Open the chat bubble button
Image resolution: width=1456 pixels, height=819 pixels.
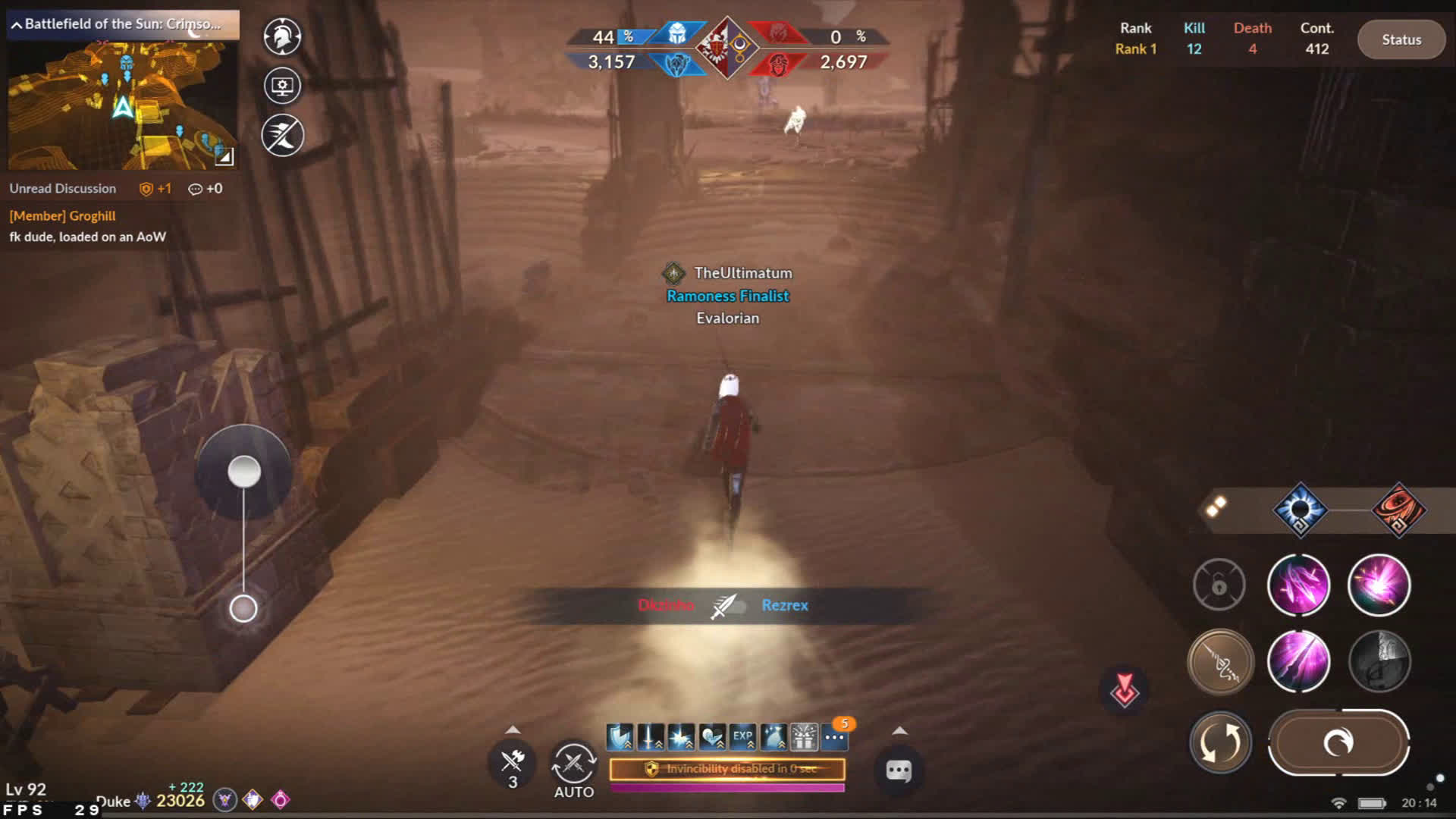tap(899, 771)
